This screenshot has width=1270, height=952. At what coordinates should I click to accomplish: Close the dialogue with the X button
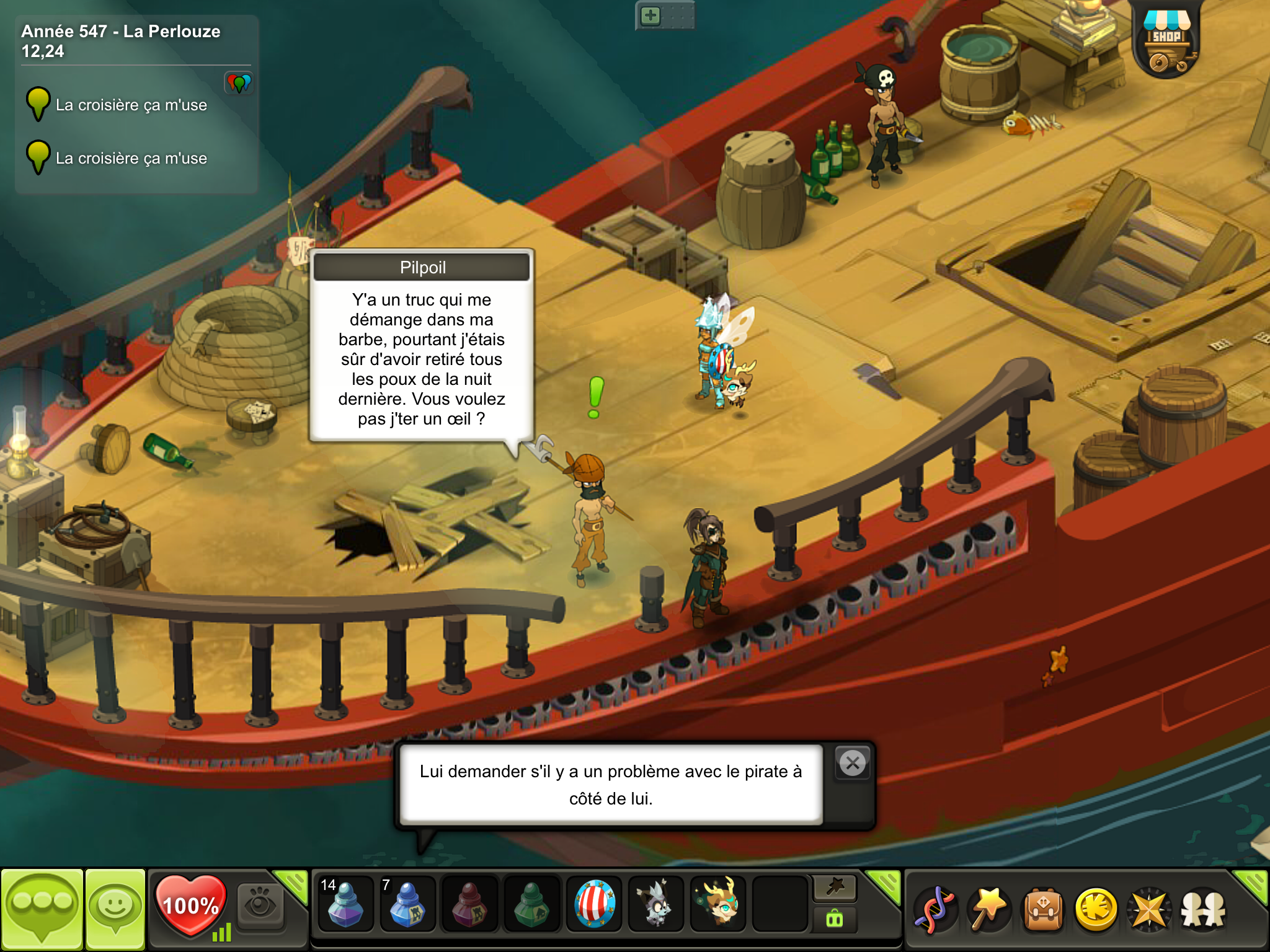853,763
